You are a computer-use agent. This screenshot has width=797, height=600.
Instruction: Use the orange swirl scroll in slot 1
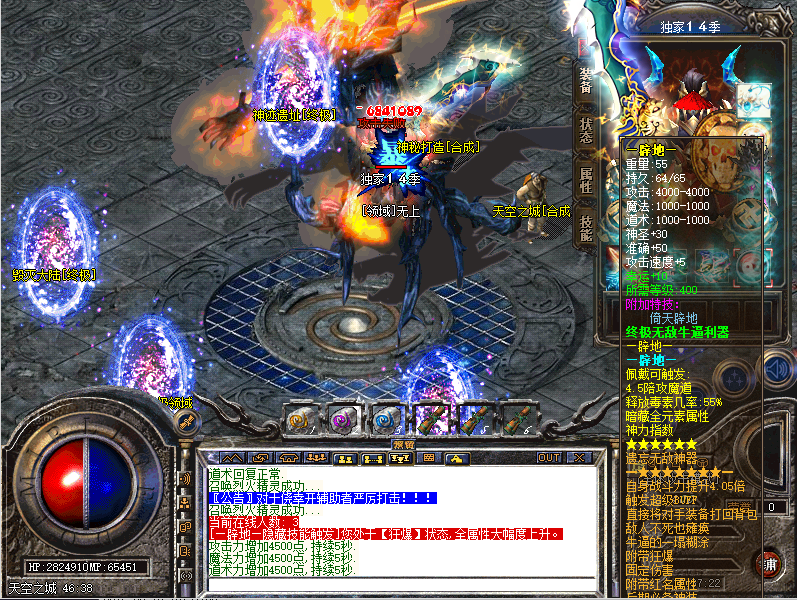(299, 420)
